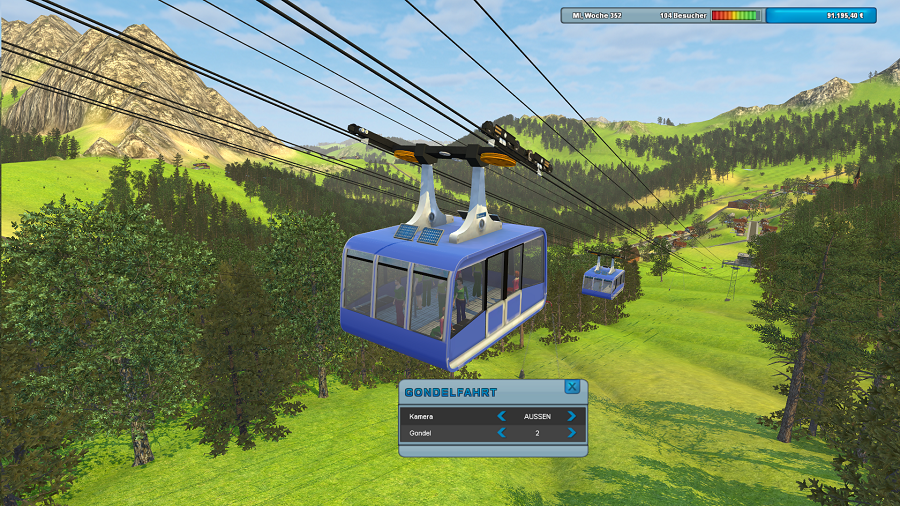Close the Gondelfahrt panel
The image size is (900, 506).
pos(572,386)
